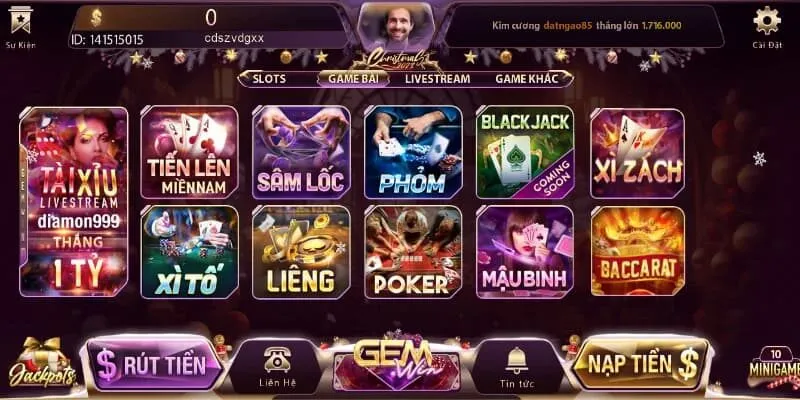Open the Mậu Binh game

[525, 252]
